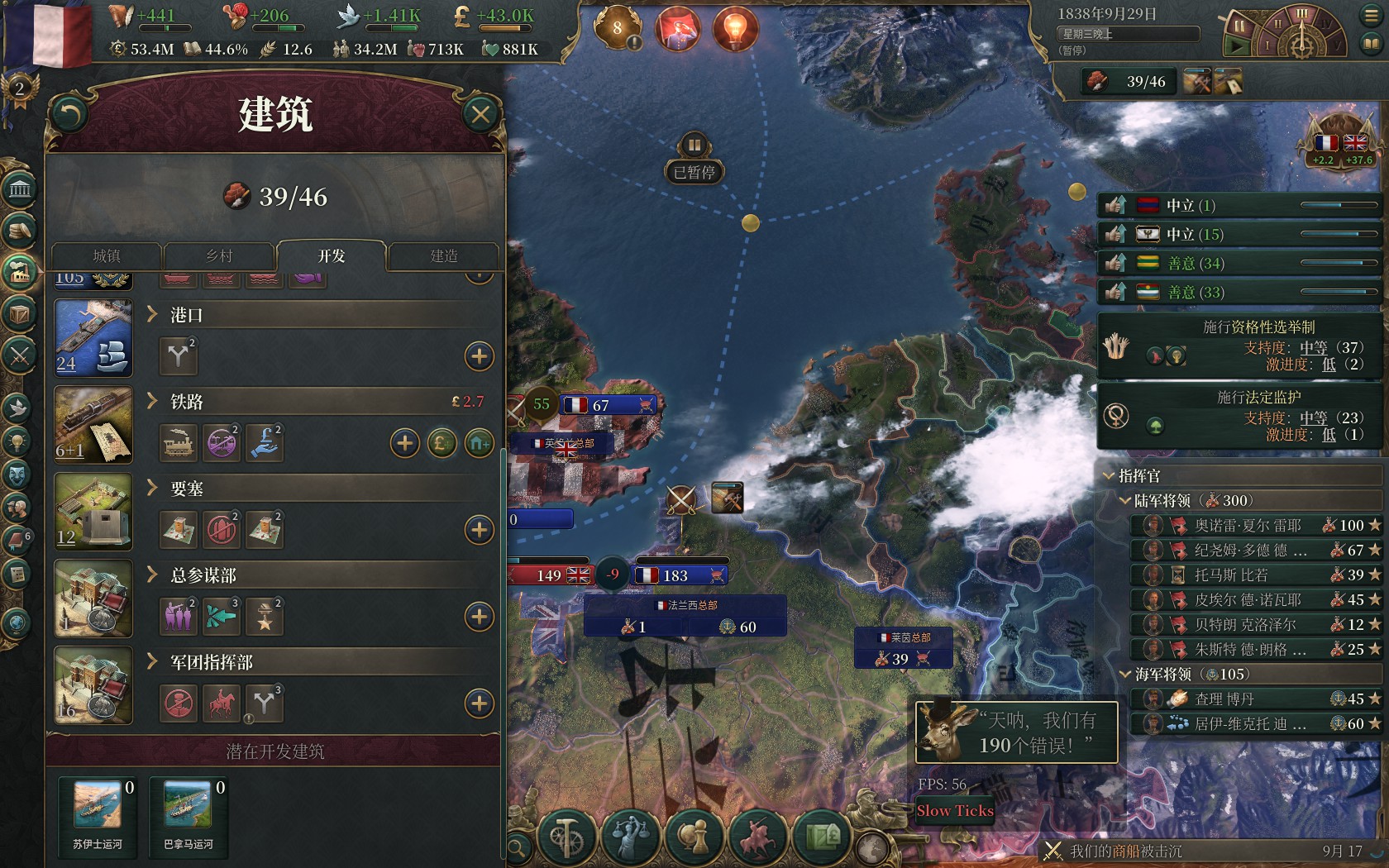
Task: Collapse the 指挥官 commanders list
Action: pyautogui.click(x=1109, y=476)
